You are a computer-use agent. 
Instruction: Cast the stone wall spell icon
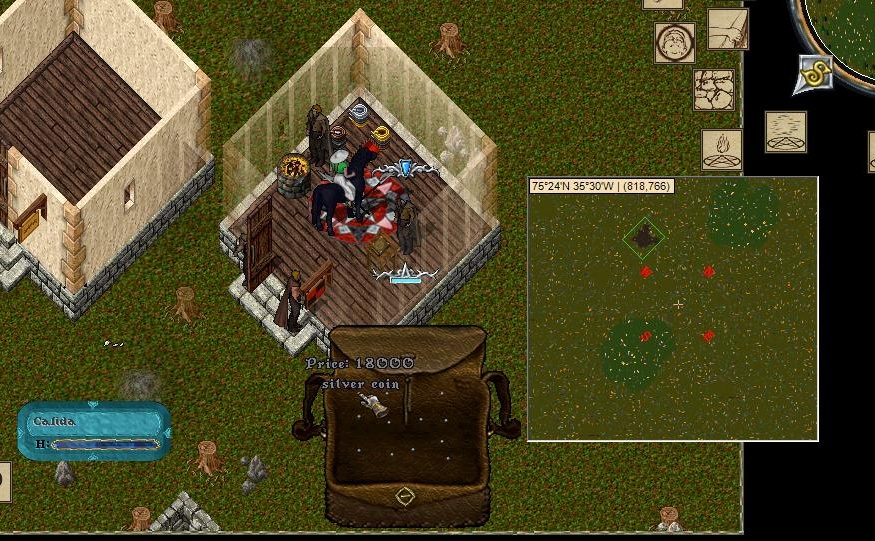pyautogui.click(x=714, y=90)
